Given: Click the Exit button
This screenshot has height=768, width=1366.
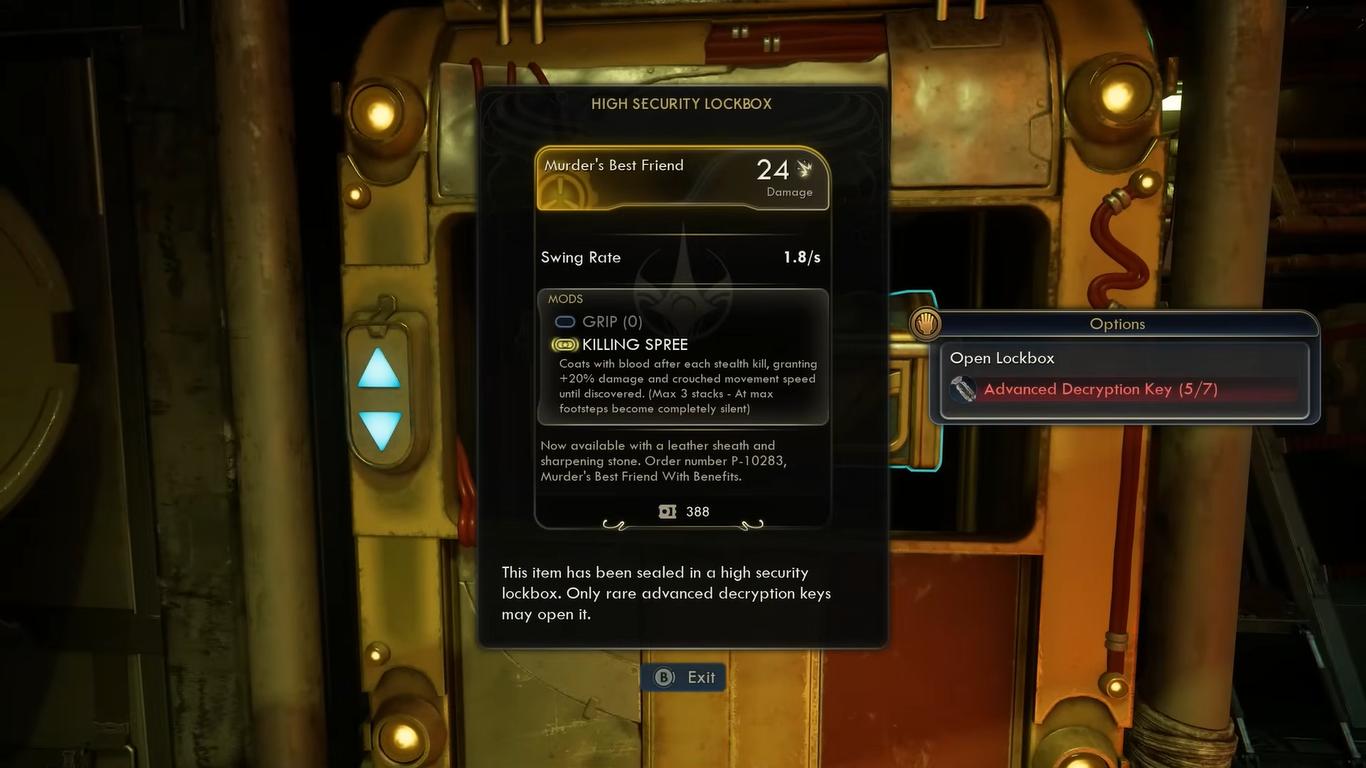Looking at the screenshot, I should click(683, 677).
